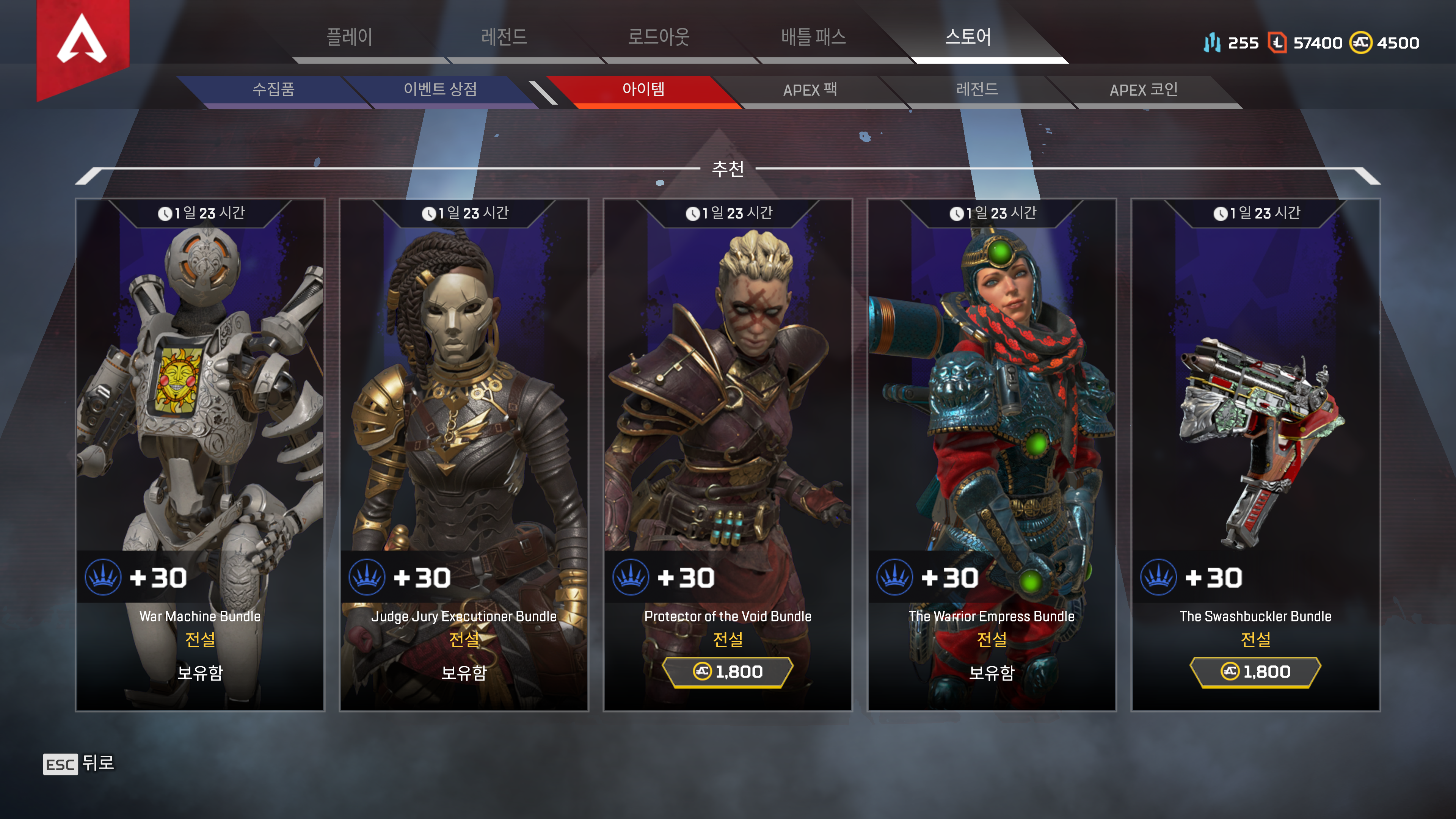Open the 배틀 패스 tab

(x=813, y=37)
